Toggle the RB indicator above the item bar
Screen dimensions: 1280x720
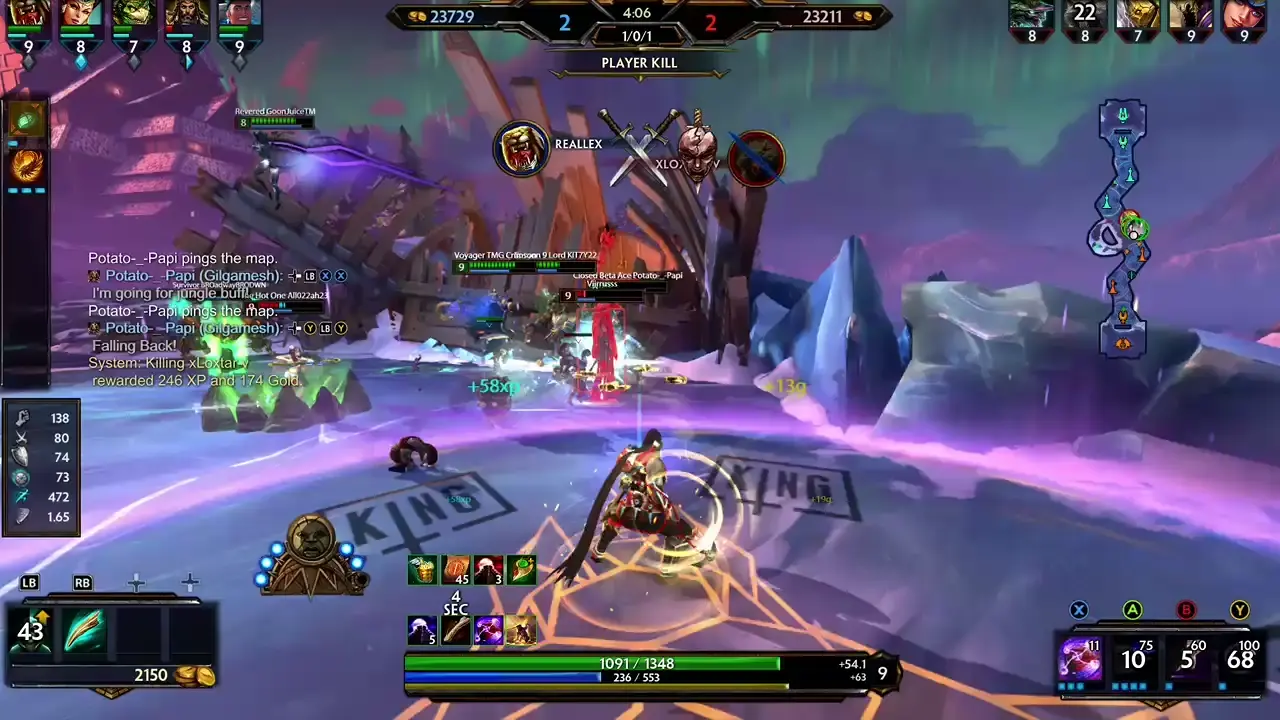(x=82, y=582)
